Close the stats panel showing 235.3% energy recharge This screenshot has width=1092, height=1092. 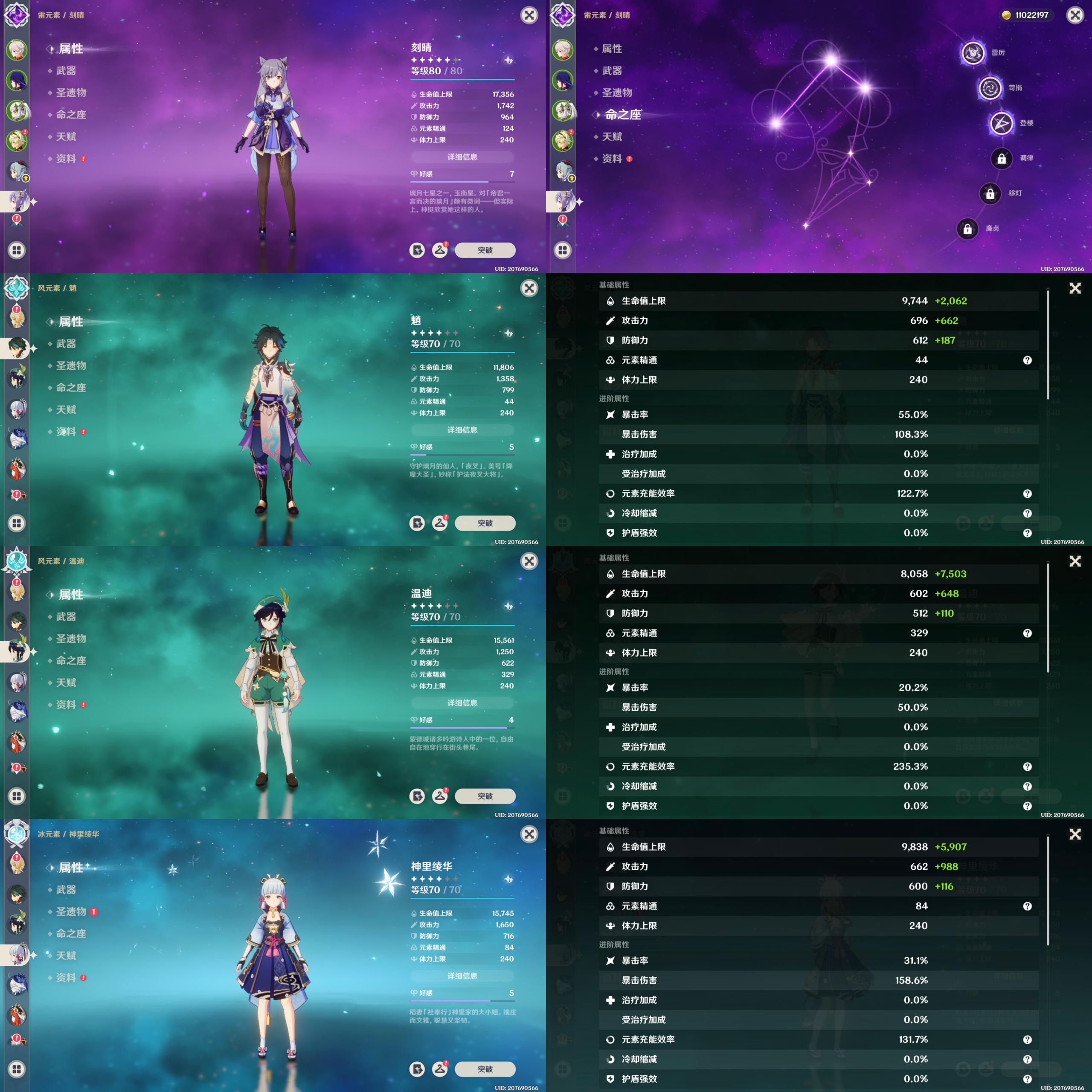coord(1075,561)
